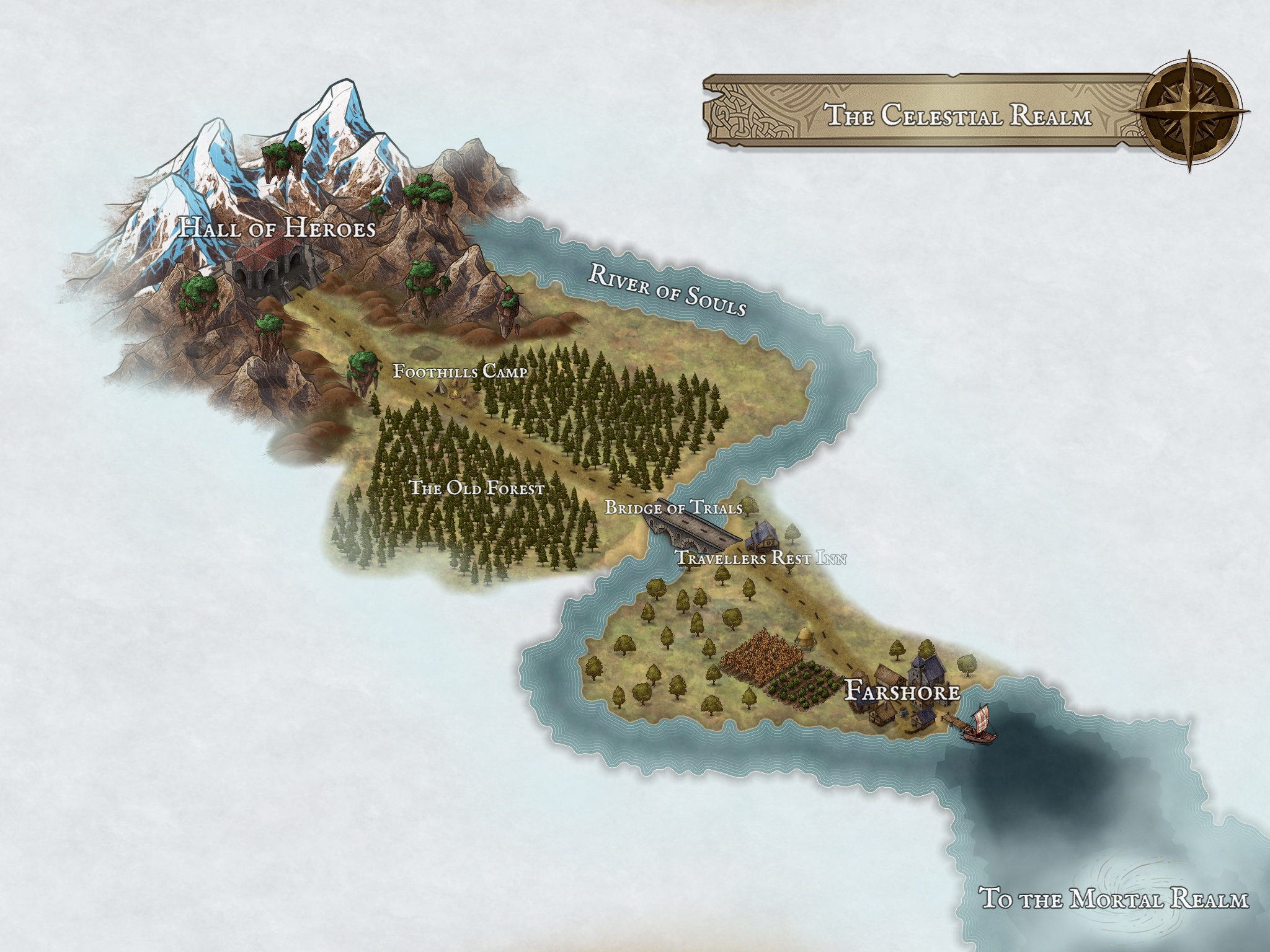
Task: Click The Celestial Realm title banner
Action: click(959, 116)
